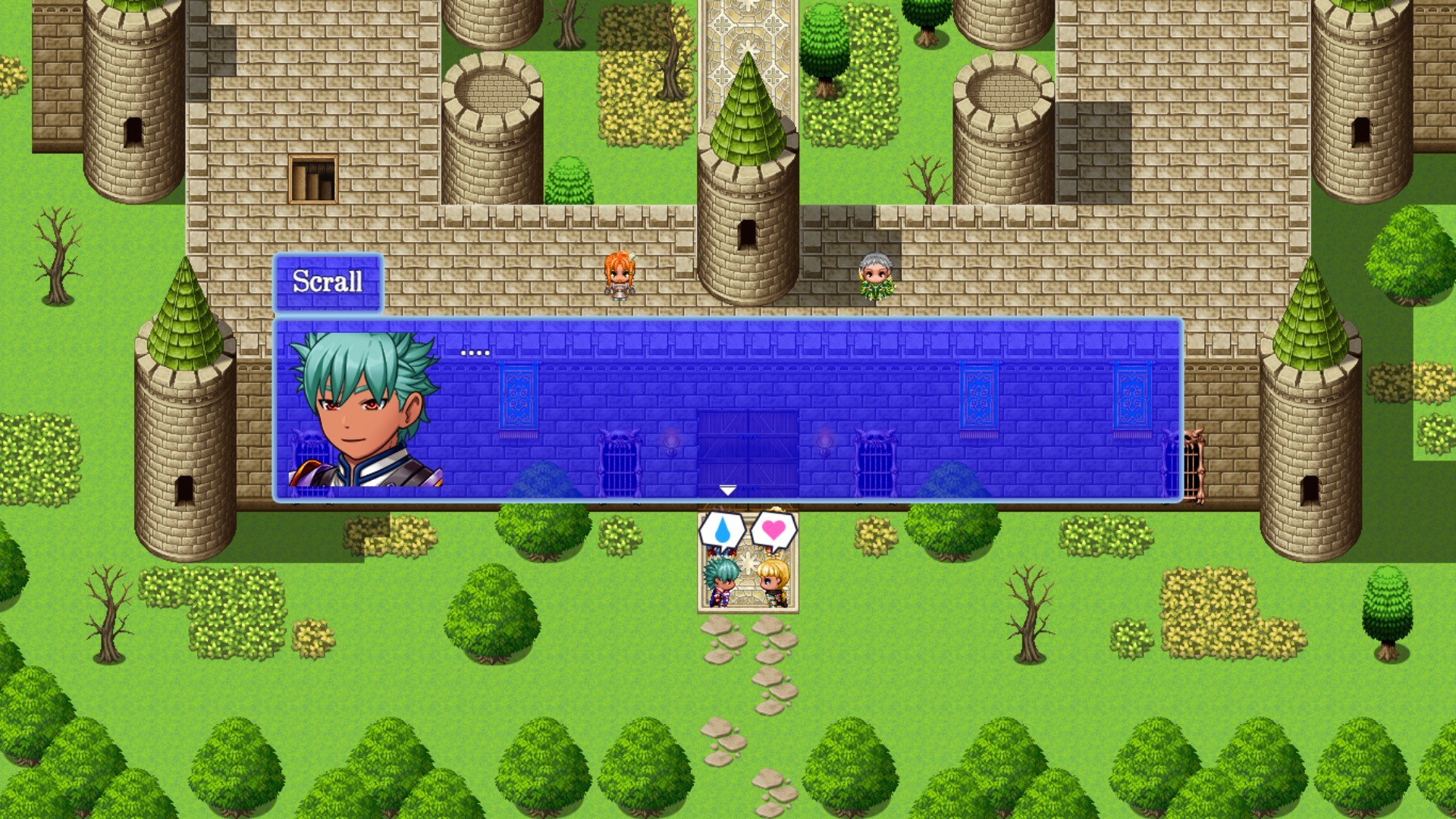Select the Scrall name tab

click(x=328, y=283)
